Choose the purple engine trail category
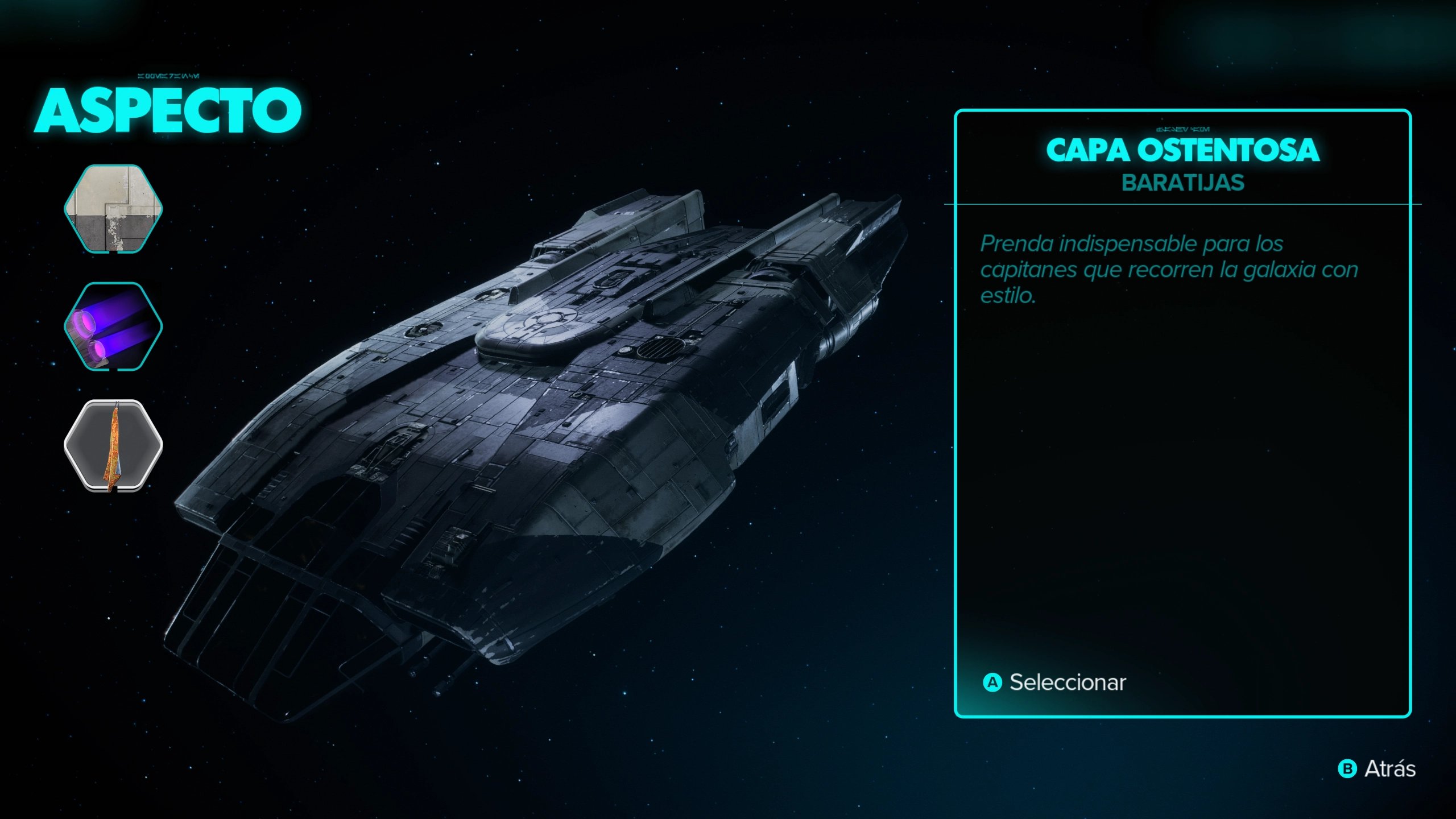 click(x=113, y=326)
